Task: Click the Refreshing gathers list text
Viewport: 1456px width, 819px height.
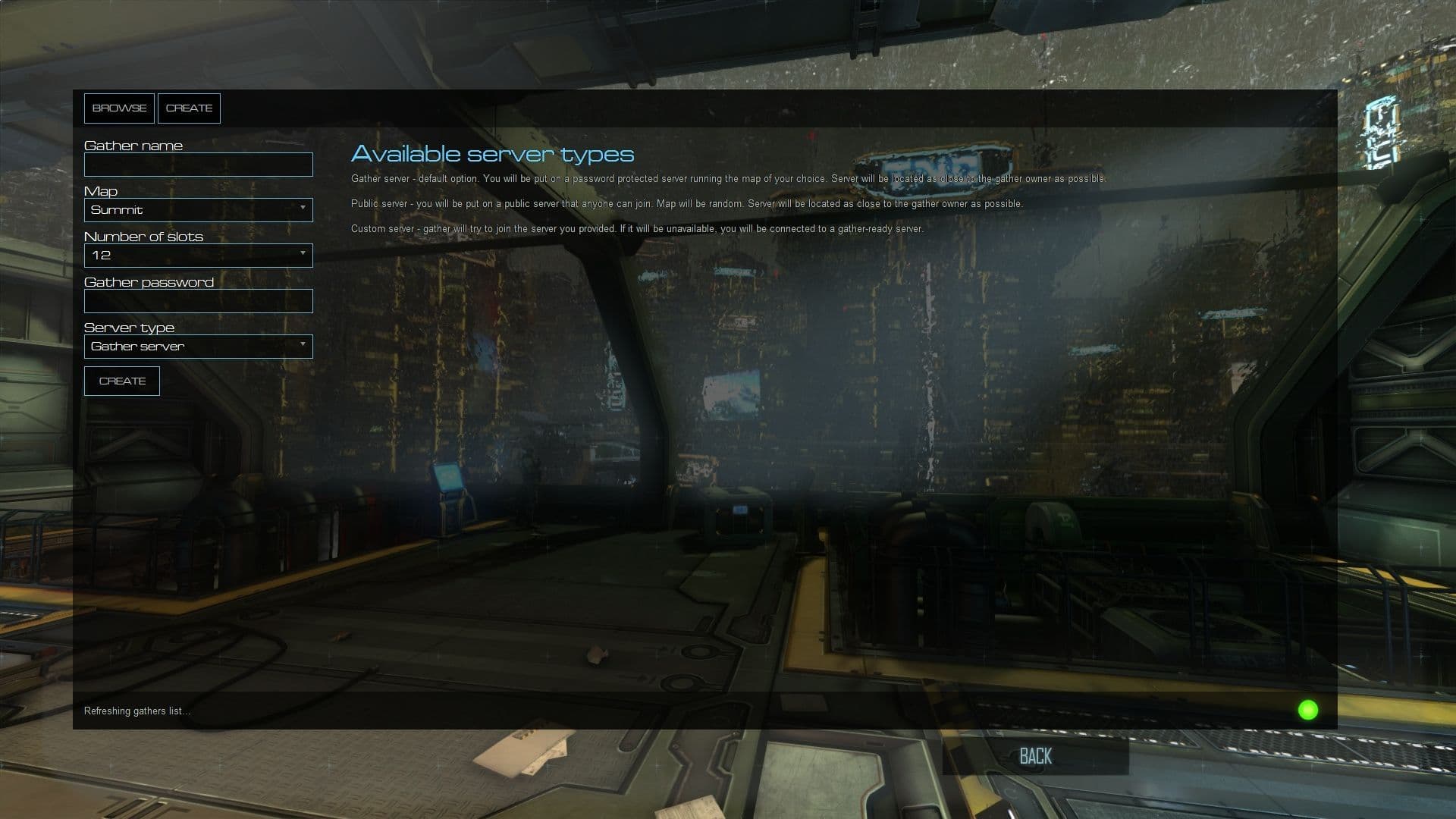Action: coord(136,711)
